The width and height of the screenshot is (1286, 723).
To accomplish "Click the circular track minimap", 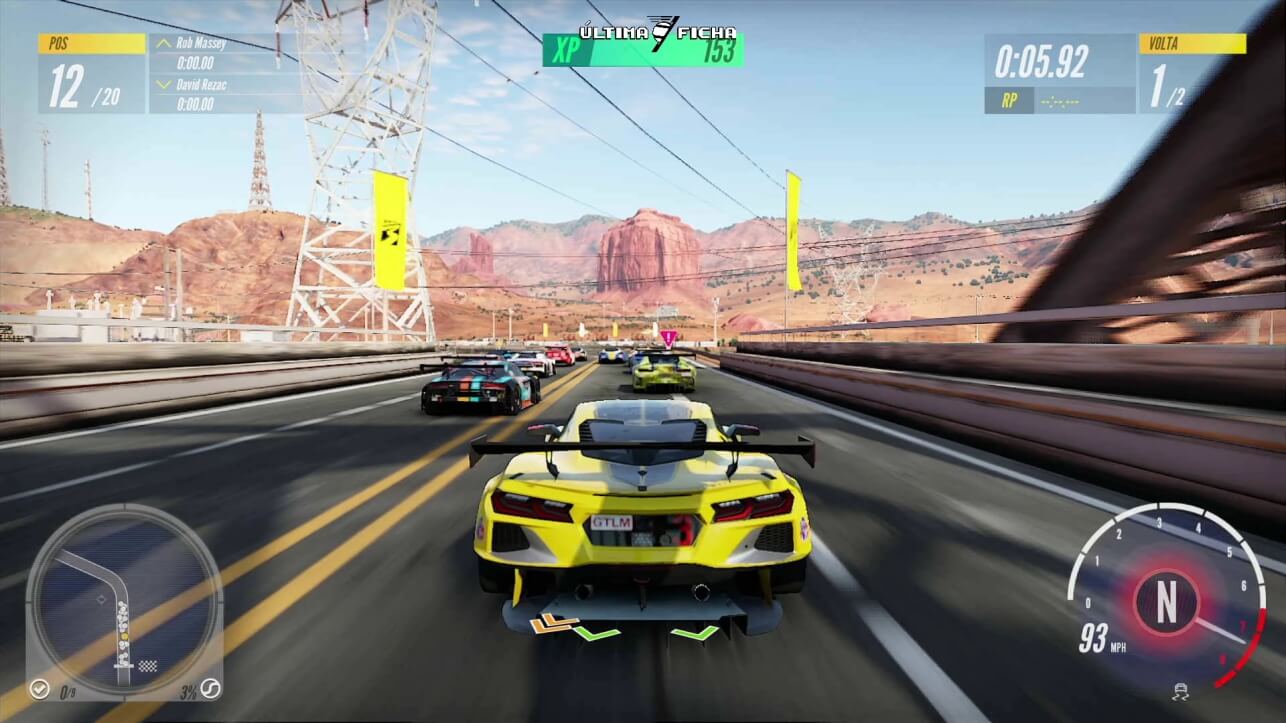I will (124, 599).
